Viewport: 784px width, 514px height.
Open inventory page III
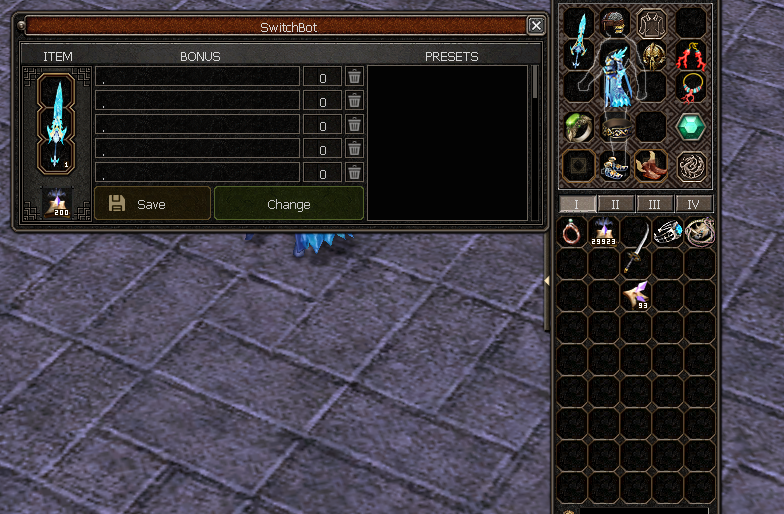[654, 204]
